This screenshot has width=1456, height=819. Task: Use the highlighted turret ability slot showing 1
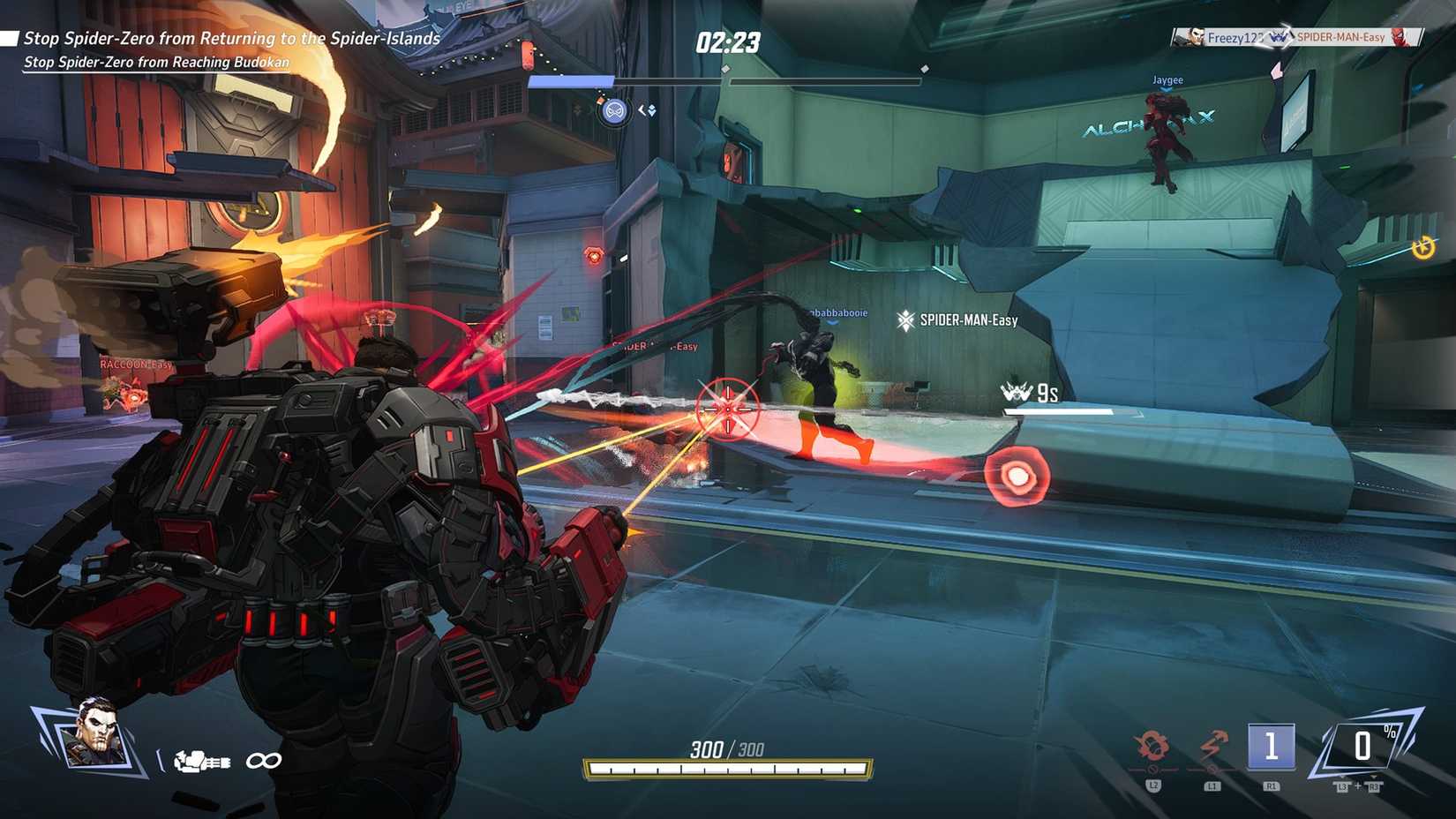pyautogui.click(x=1271, y=748)
